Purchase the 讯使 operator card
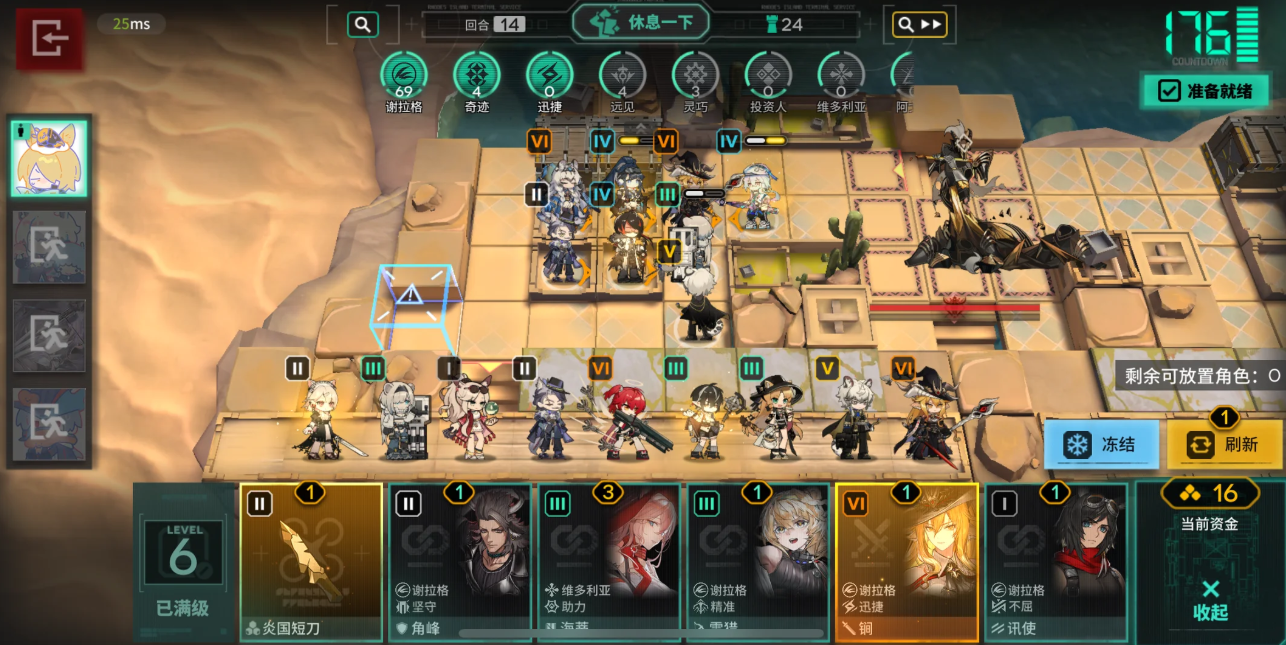This screenshot has width=1286, height=645. click(1055, 561)
